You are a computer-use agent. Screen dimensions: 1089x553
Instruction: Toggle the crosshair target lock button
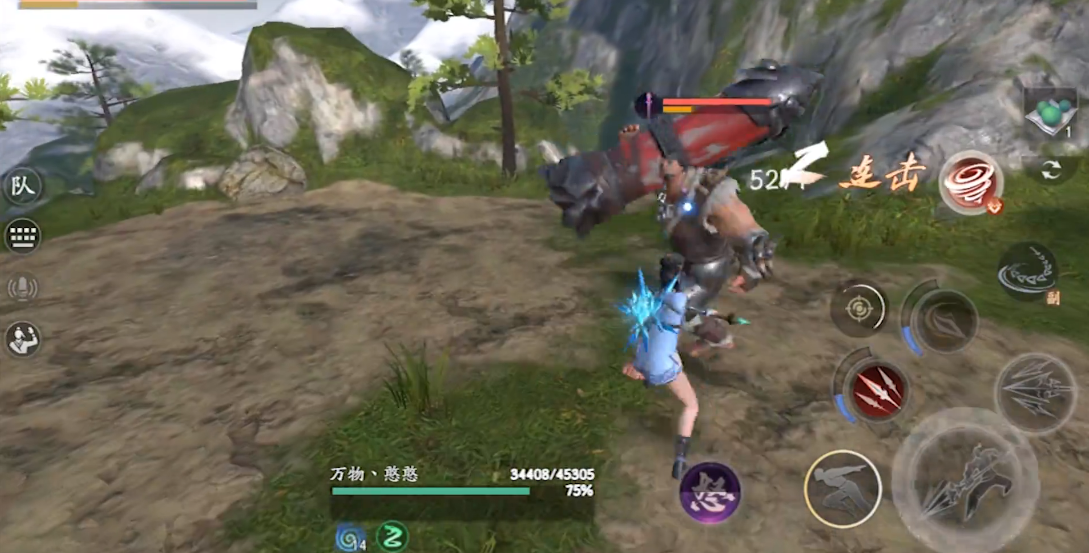click(858, 308)
